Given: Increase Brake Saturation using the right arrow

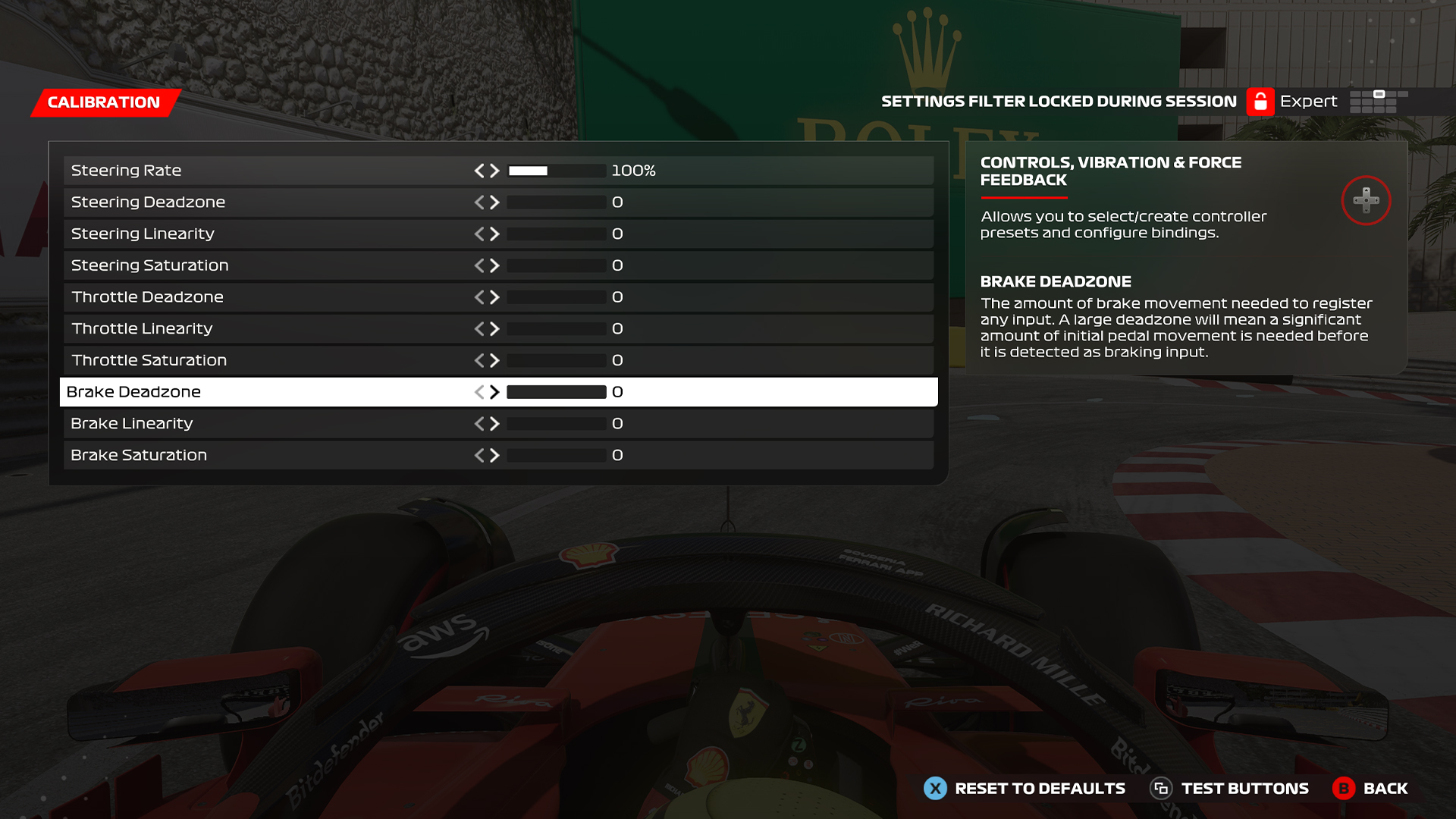Looking at the screenshot, I should click(x=494, y=454).
